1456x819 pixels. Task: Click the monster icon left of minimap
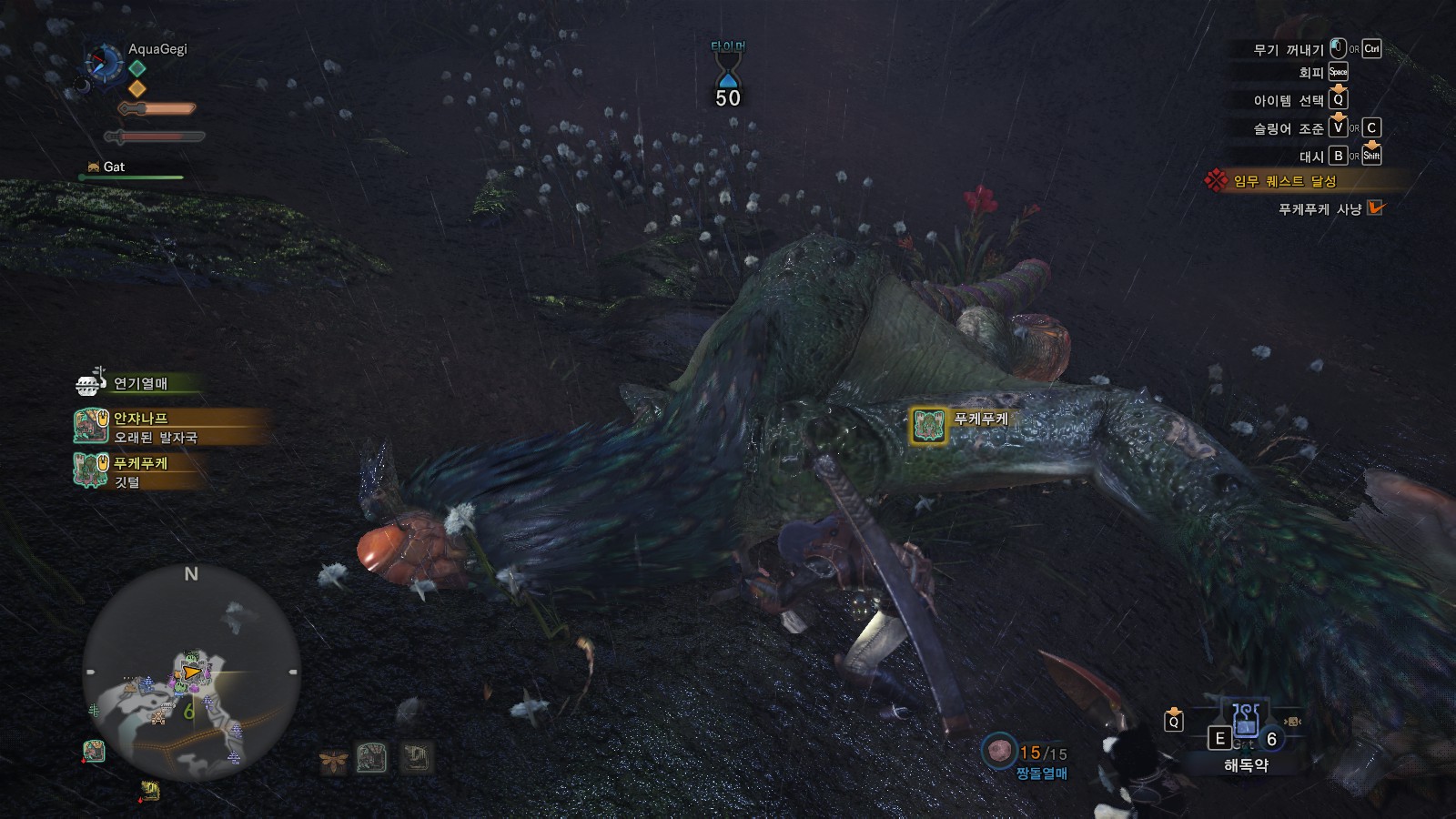tap(94, 751)
